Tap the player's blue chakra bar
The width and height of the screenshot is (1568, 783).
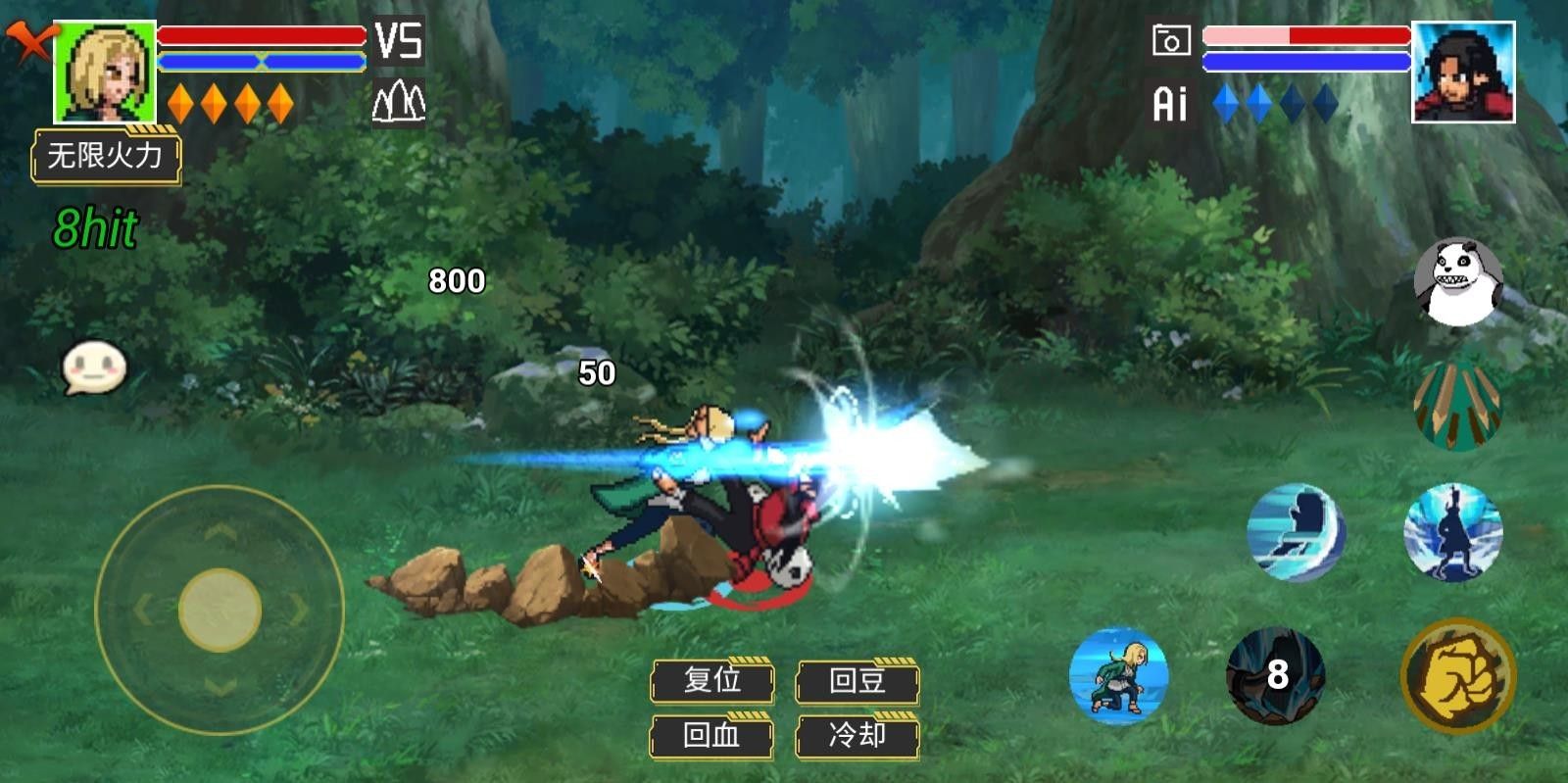pyautogui.click(x=260, y=63)
